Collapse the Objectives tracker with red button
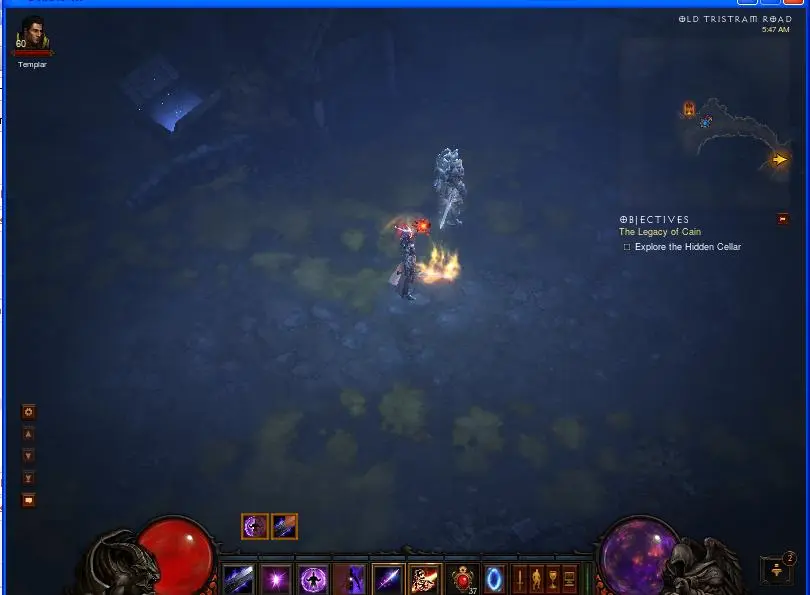The height and width of the screenshot is (595, 810). pyautogui.click(x=782, y=219)
